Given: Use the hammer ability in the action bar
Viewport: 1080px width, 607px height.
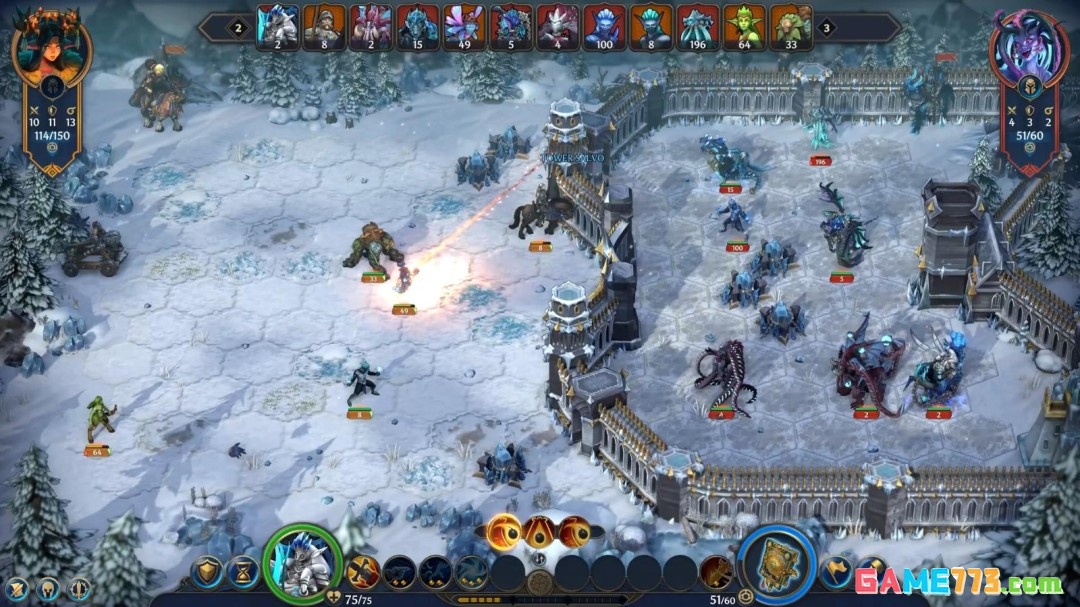Looking at the screenshot, I should 363,572.
